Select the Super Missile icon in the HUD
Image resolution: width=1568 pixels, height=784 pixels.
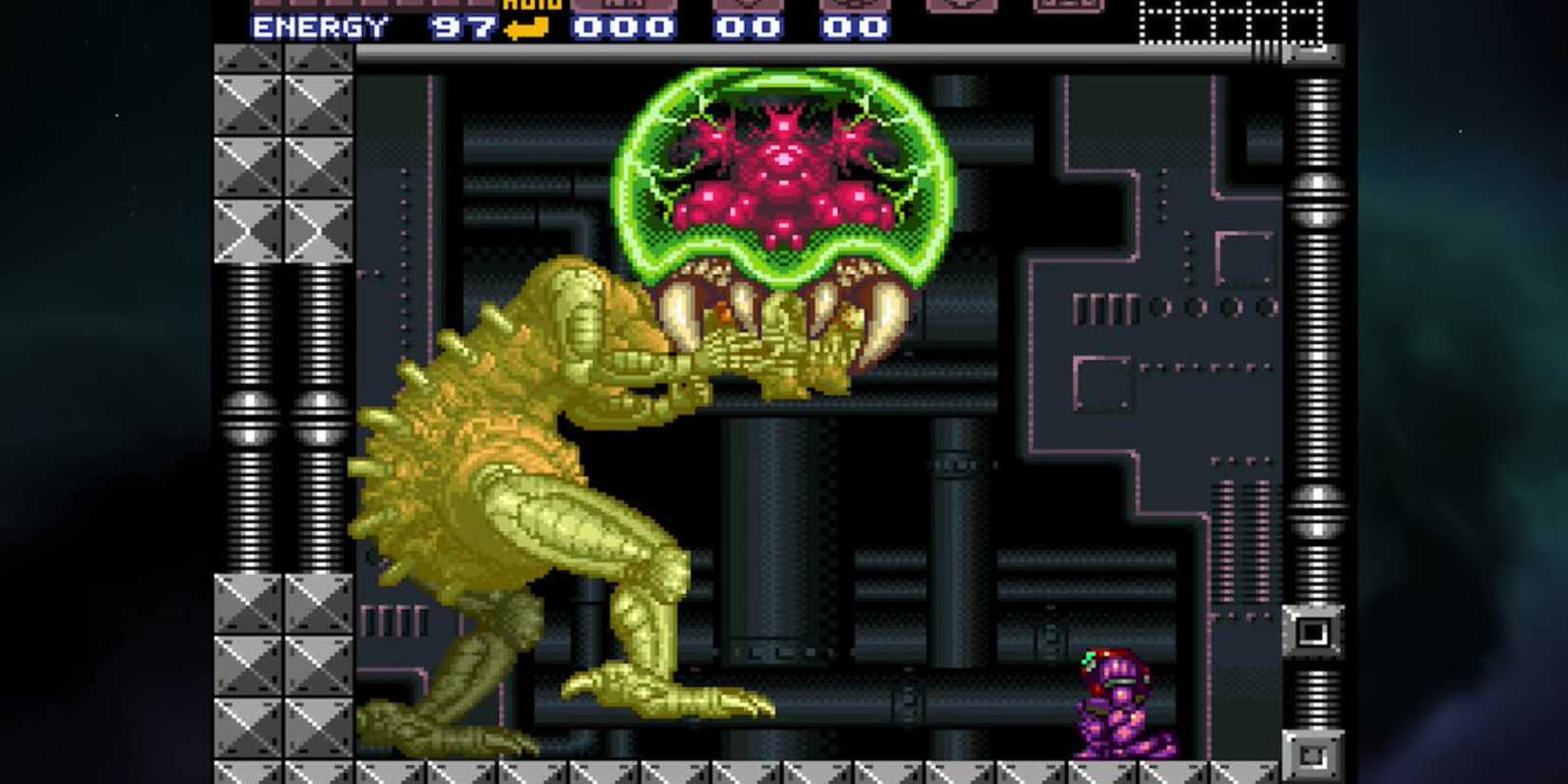coord(751,8)
